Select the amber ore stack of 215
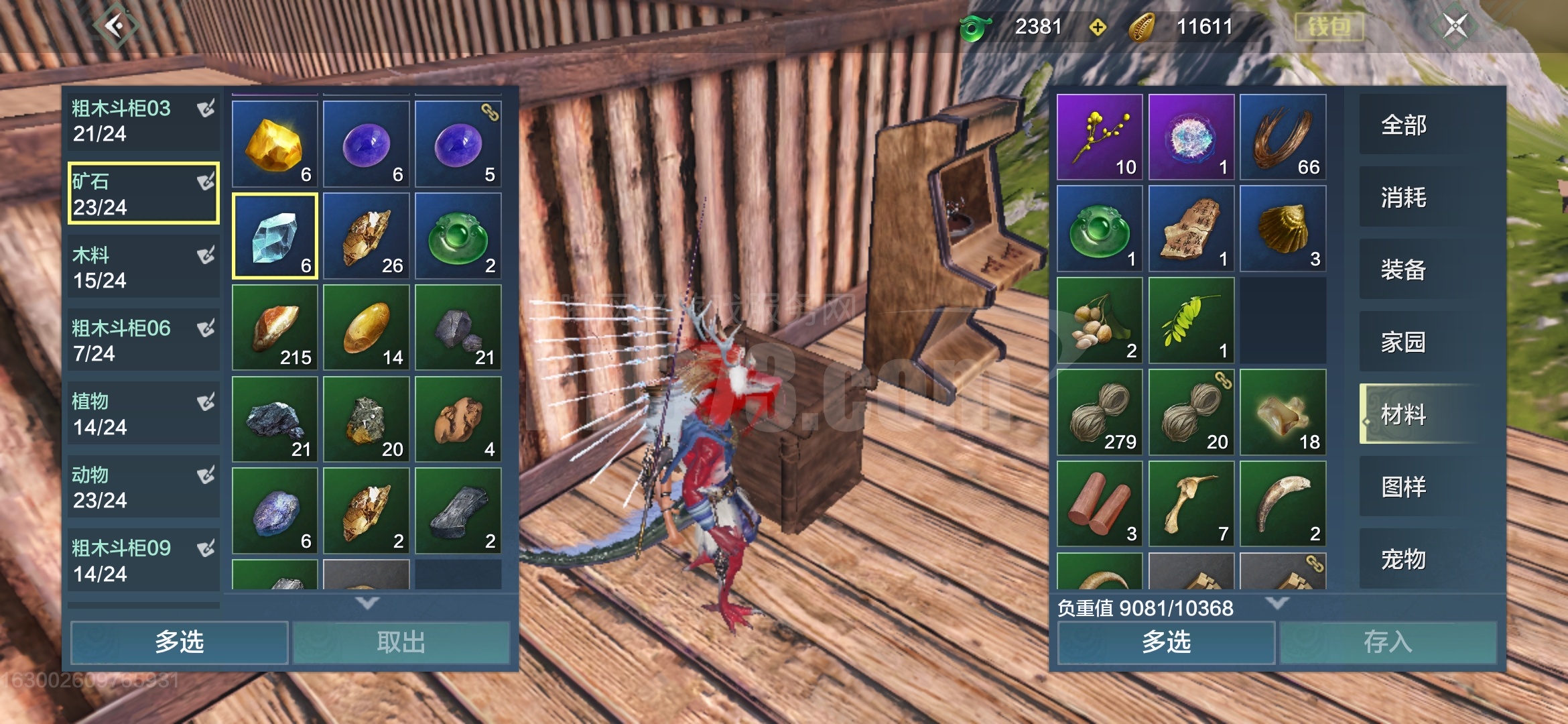Viewport: 1568px width, 724px height. point(275,327)
